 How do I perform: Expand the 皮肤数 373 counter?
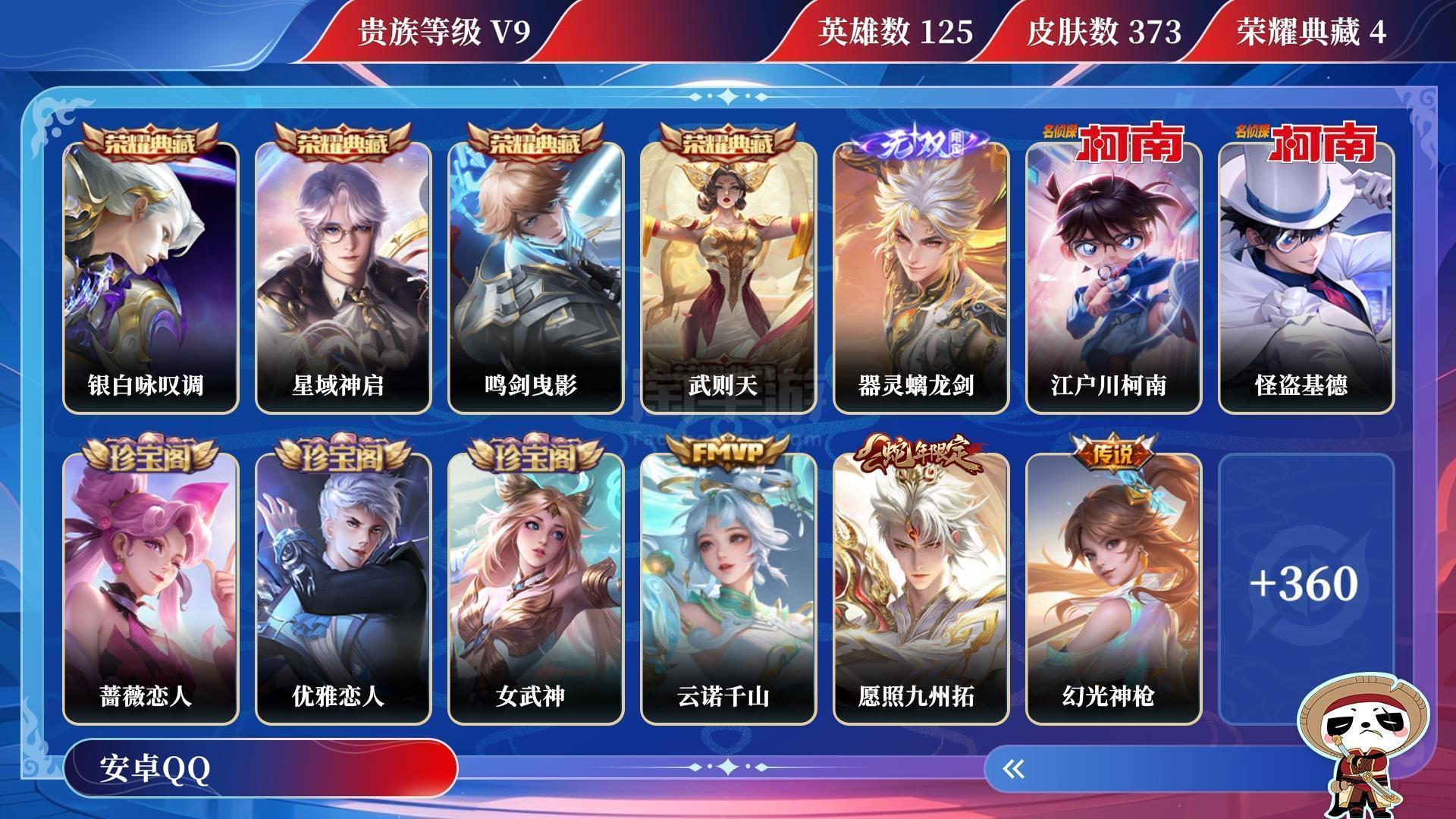1099,33
